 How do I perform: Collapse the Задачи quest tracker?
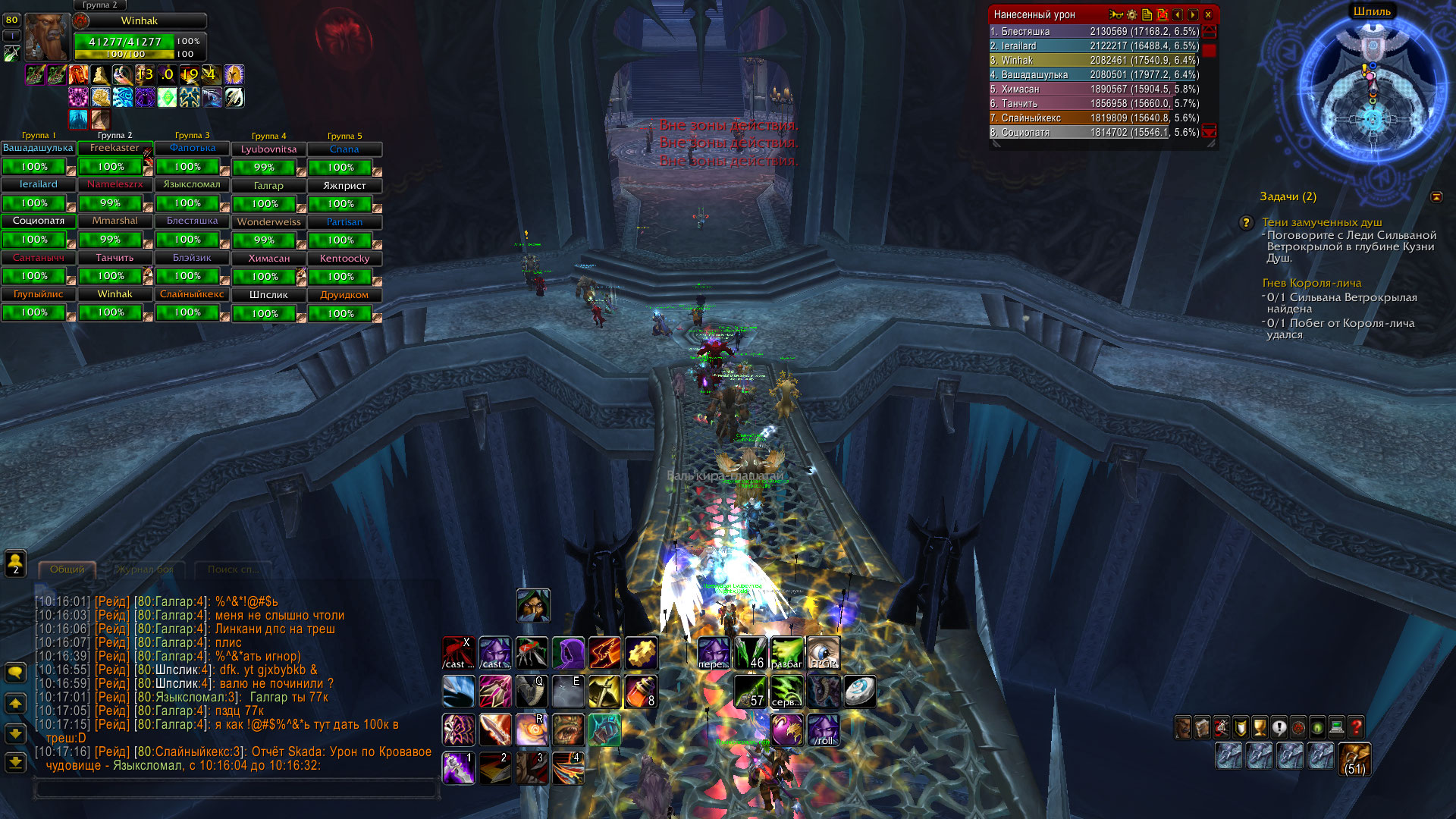[x=1436, y=197]
